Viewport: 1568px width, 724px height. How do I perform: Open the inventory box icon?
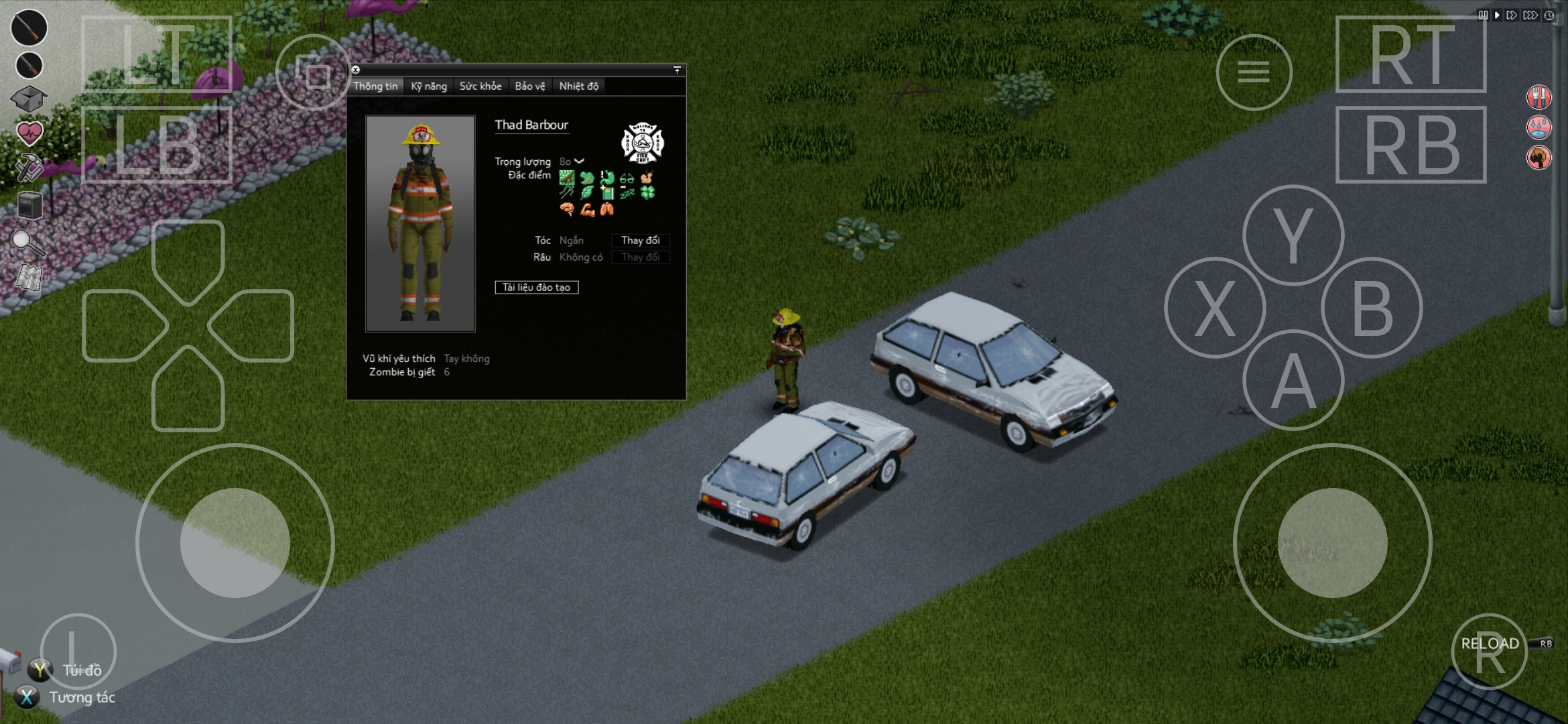point(29,99)
